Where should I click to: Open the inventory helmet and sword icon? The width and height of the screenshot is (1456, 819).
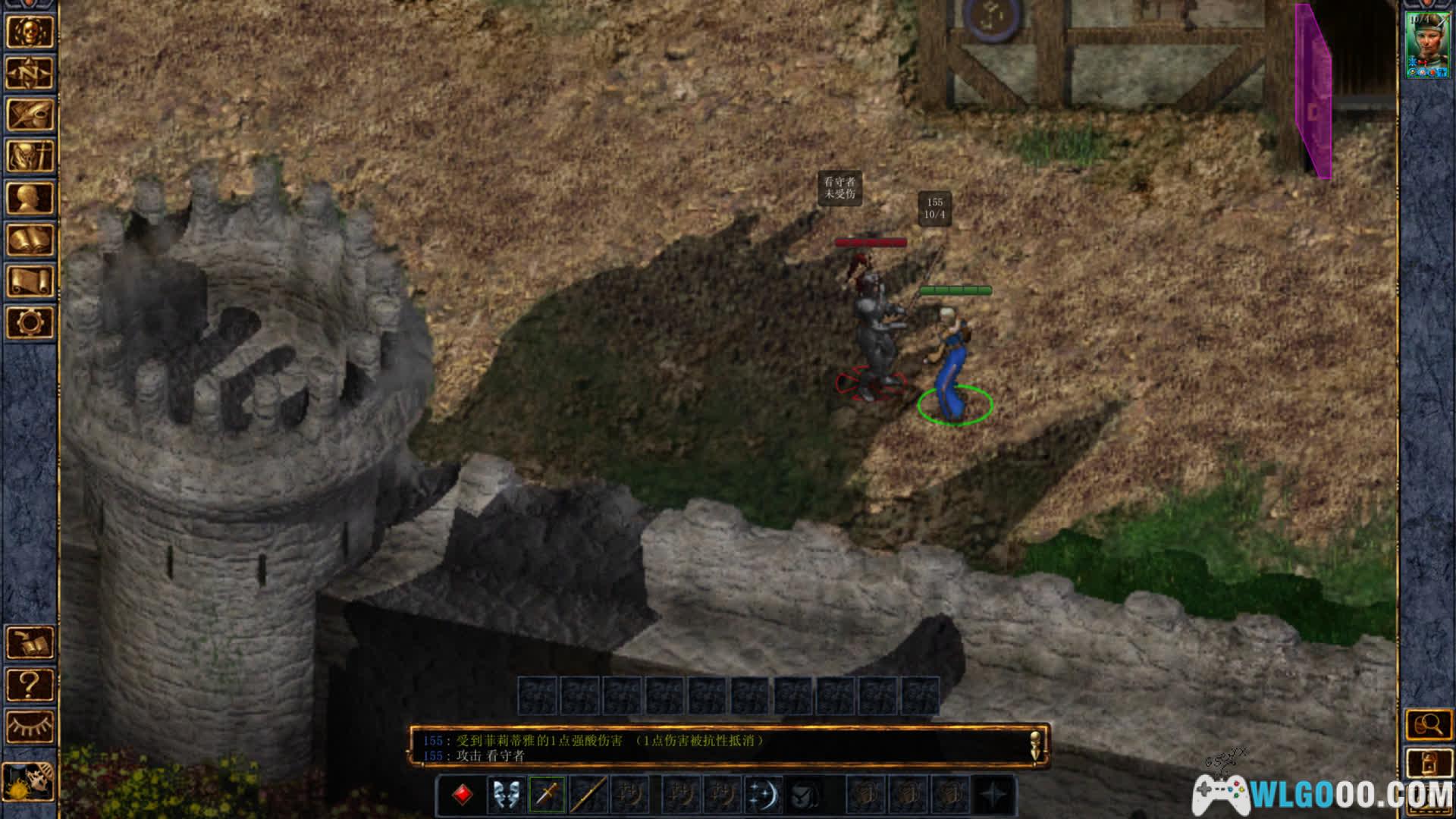(30, 156)
